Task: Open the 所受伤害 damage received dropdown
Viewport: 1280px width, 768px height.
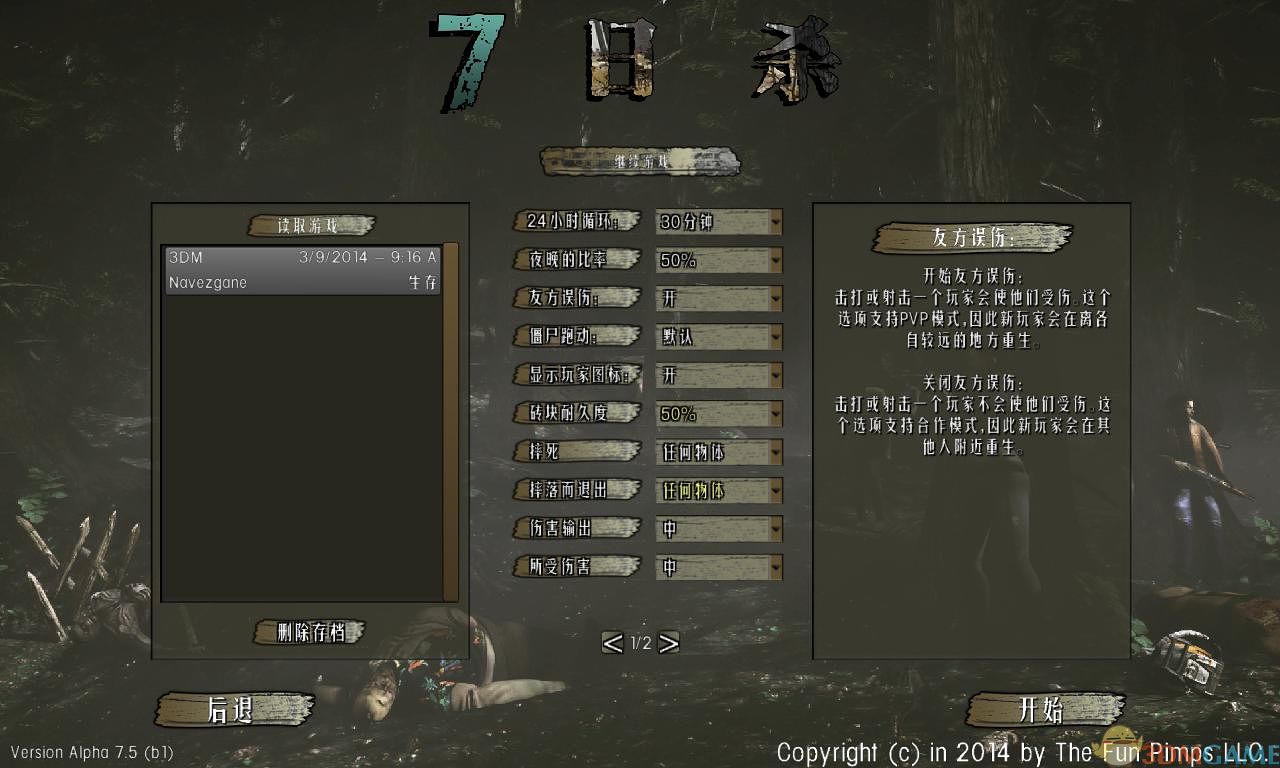Action: pyautogui.click(x=718, y=567)
